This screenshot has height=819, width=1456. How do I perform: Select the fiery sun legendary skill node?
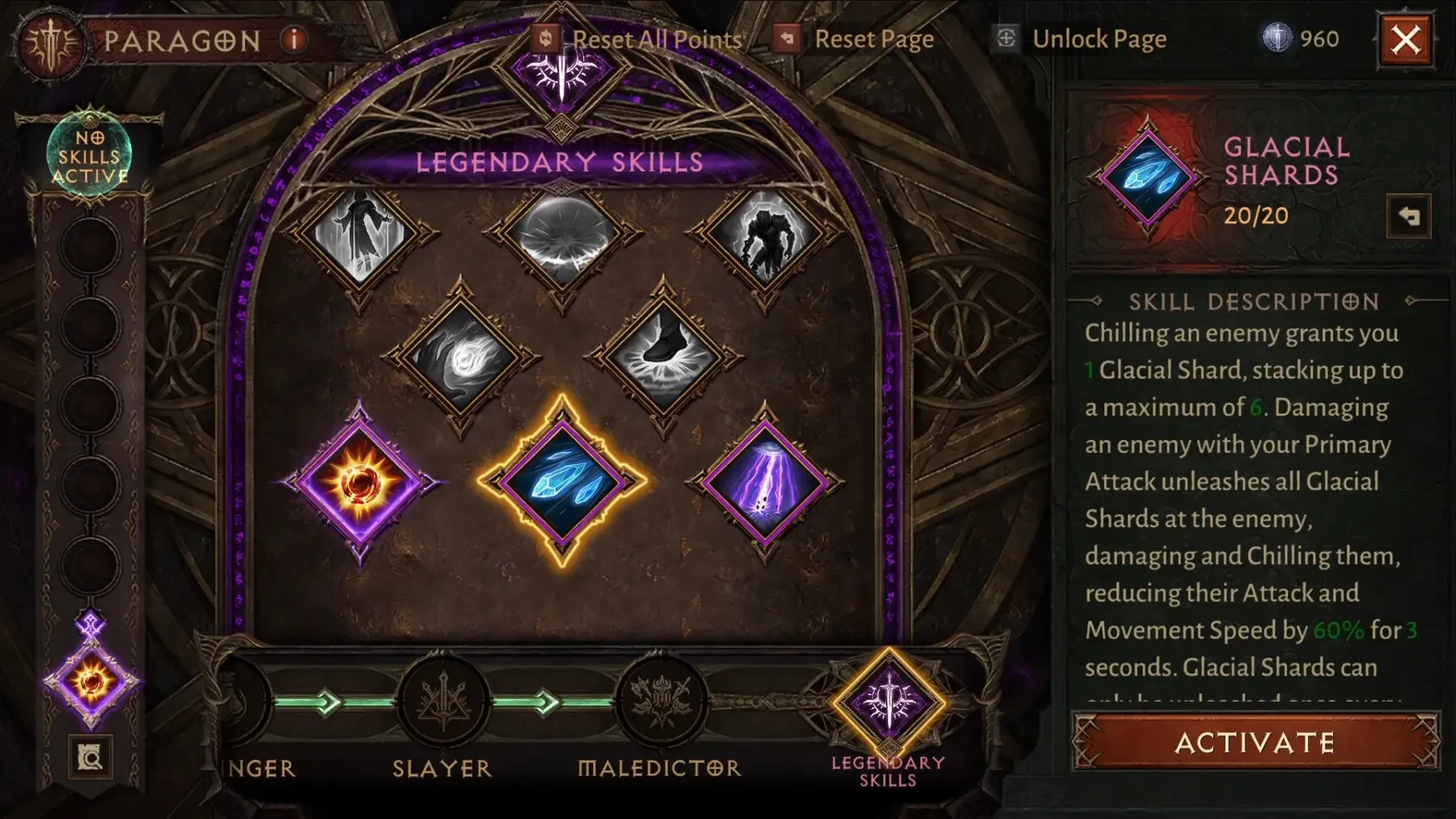360,483
